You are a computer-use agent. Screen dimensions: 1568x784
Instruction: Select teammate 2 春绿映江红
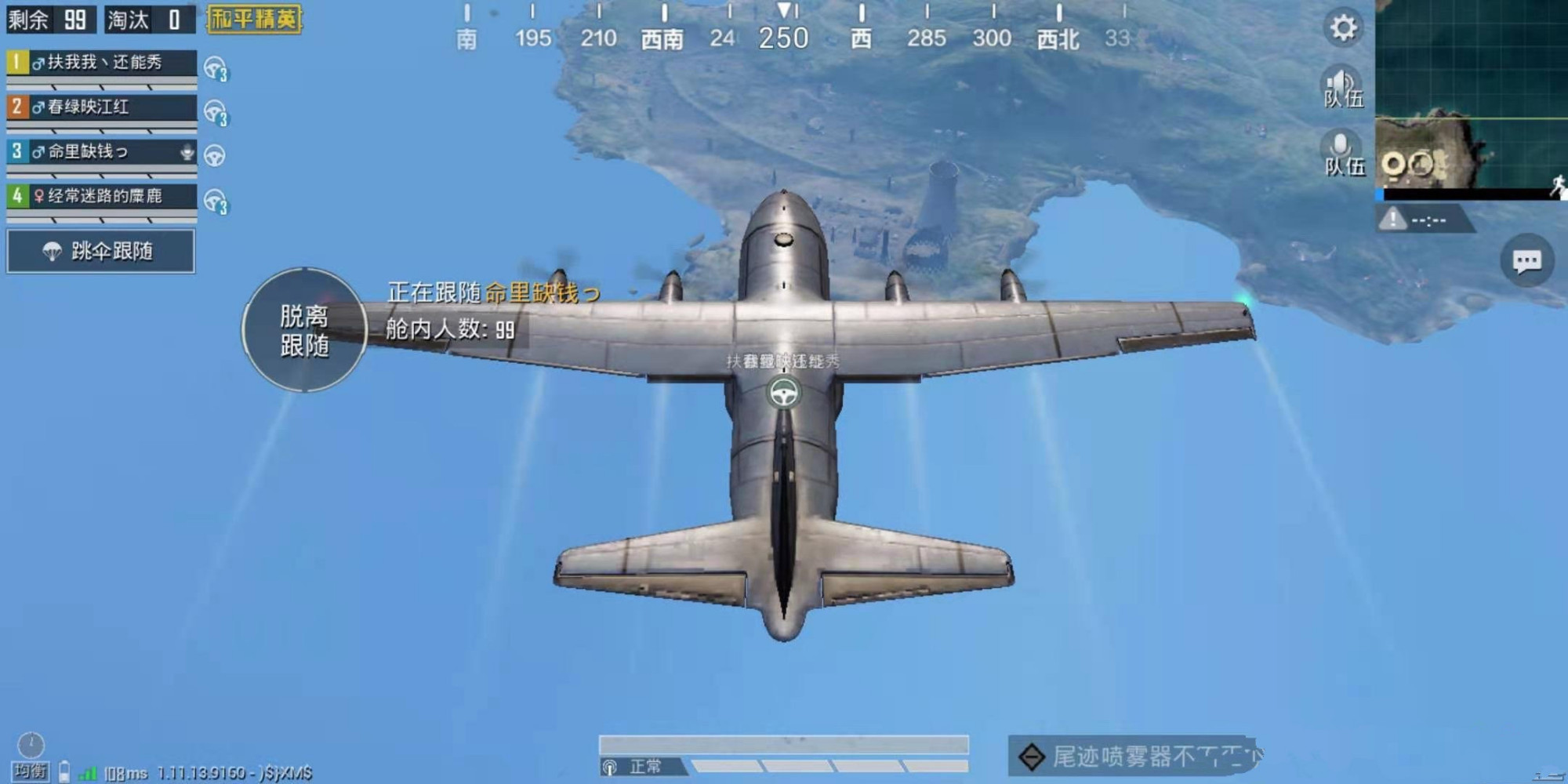click(x=101, y=107)
